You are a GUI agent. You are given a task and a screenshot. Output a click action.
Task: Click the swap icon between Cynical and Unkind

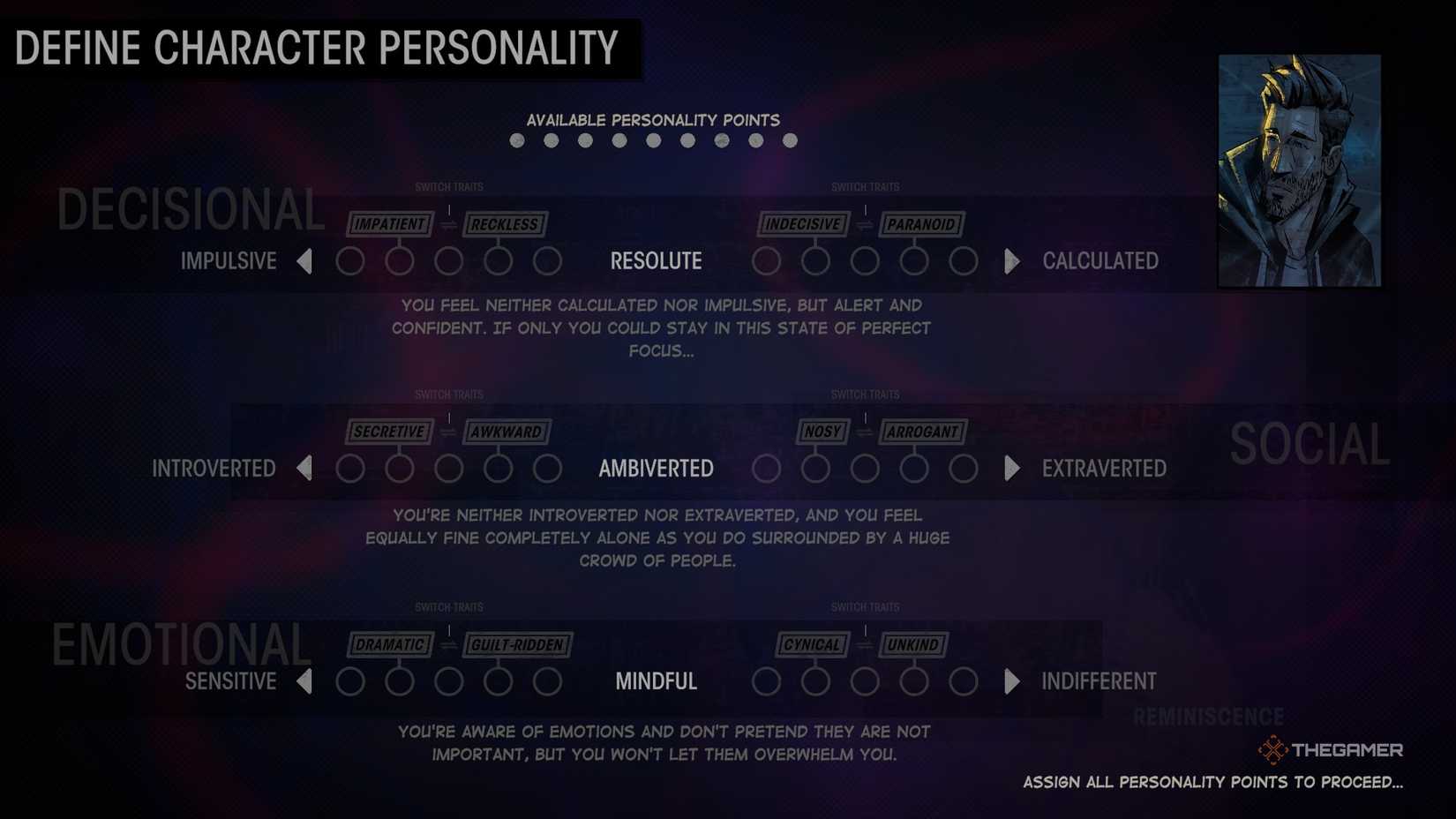[x=865, y=645]
